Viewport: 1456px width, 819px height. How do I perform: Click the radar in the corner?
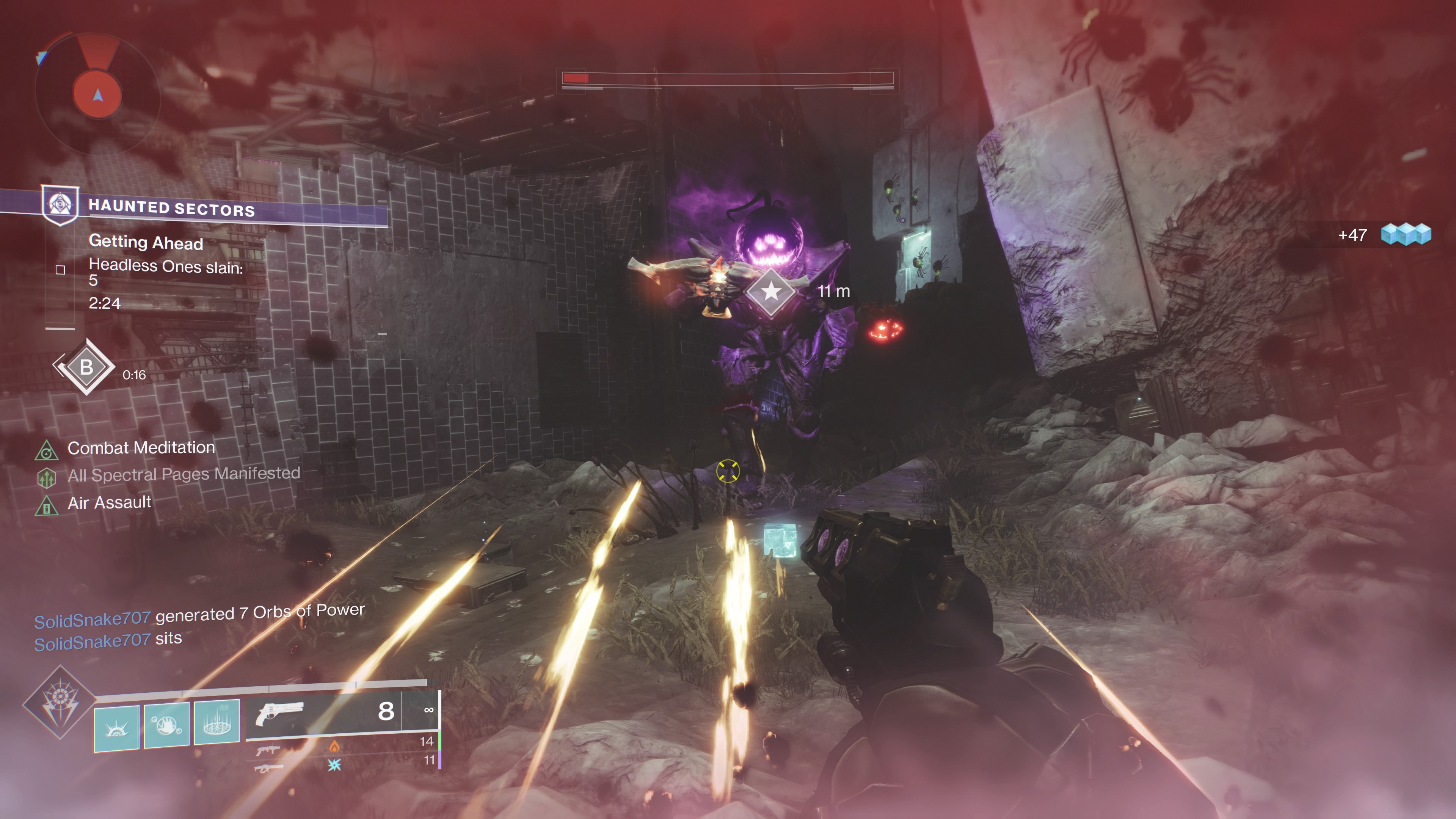(97, 94)
